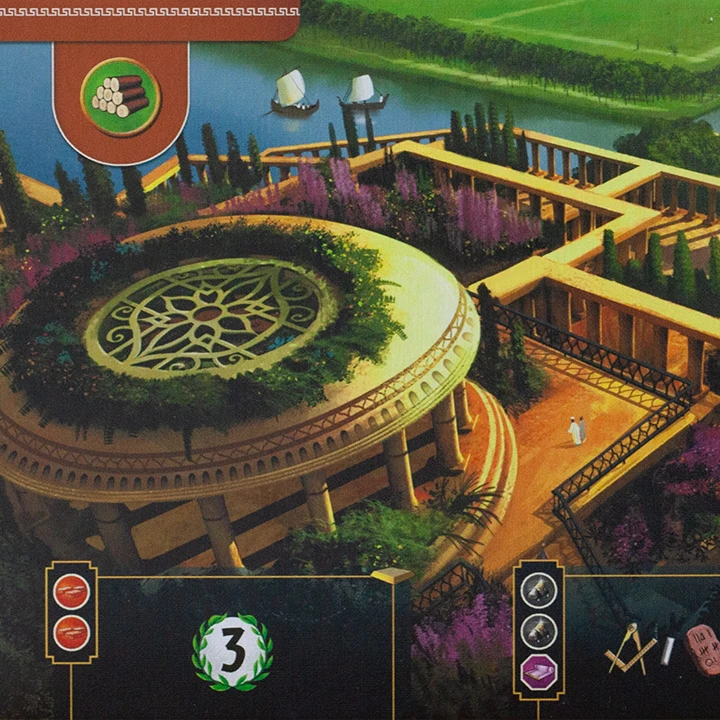Viewport: 720px width, 720px height.
Task: Pick the stone tablet science symbol
Action: [x=703, y=648]
